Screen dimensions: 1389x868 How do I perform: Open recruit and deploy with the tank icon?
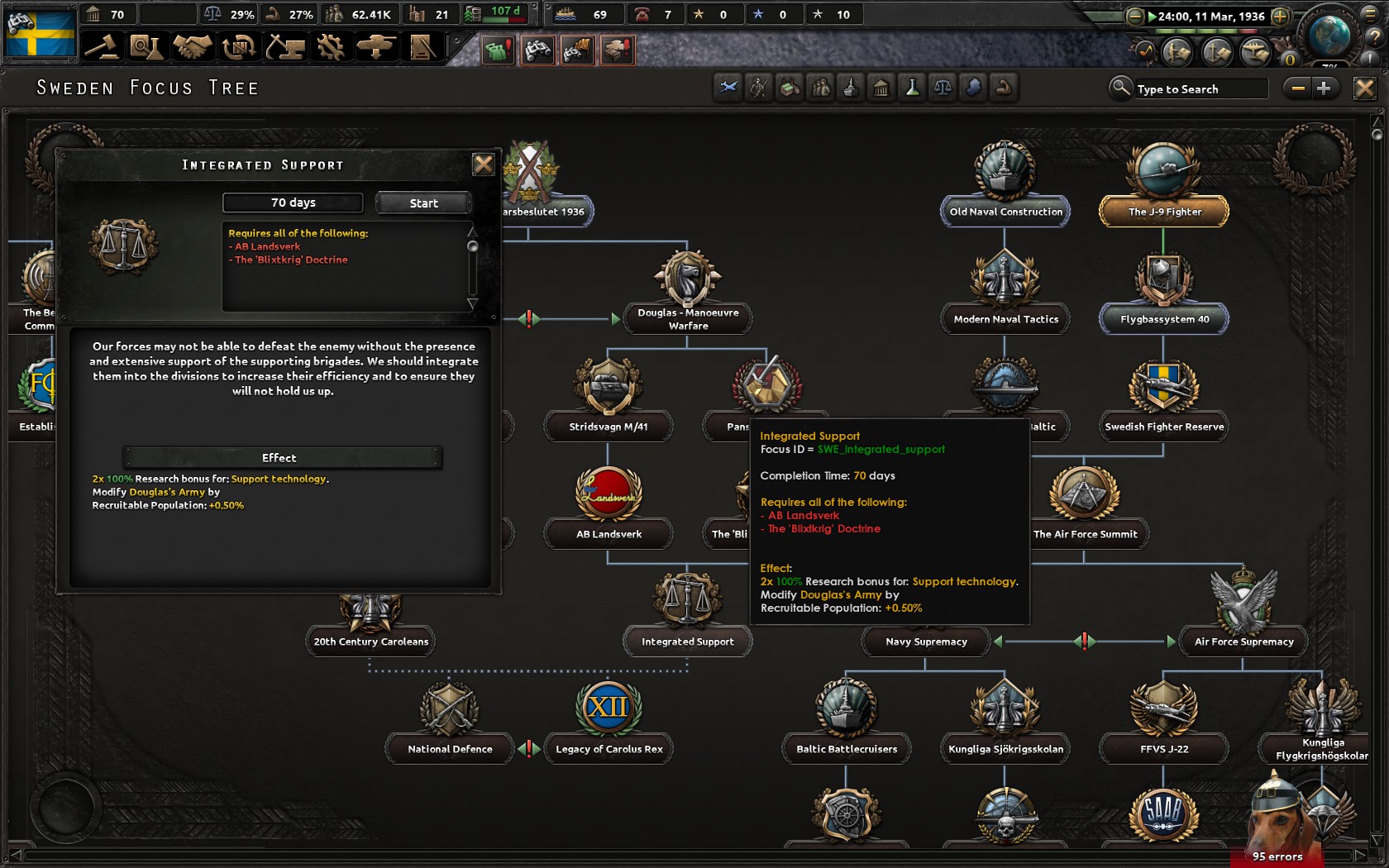(x=379, y=47)
